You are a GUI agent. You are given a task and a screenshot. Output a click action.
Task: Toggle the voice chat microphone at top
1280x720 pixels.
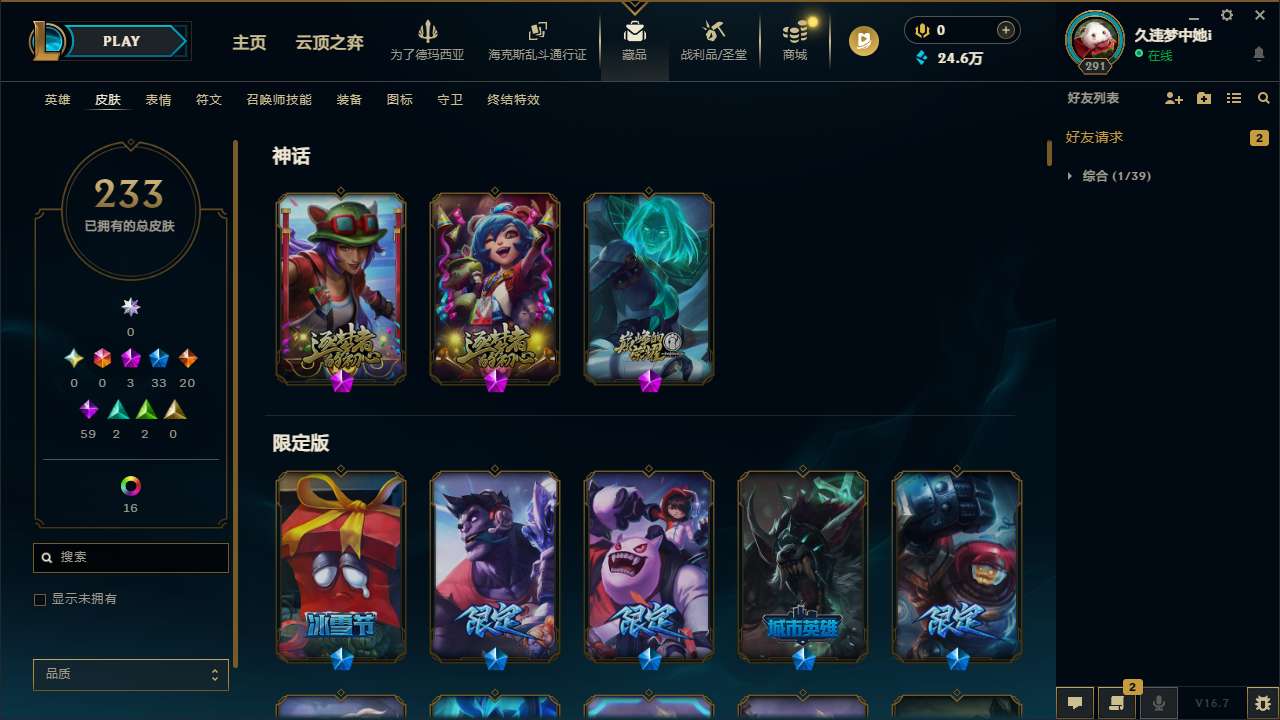click(921, 29)
